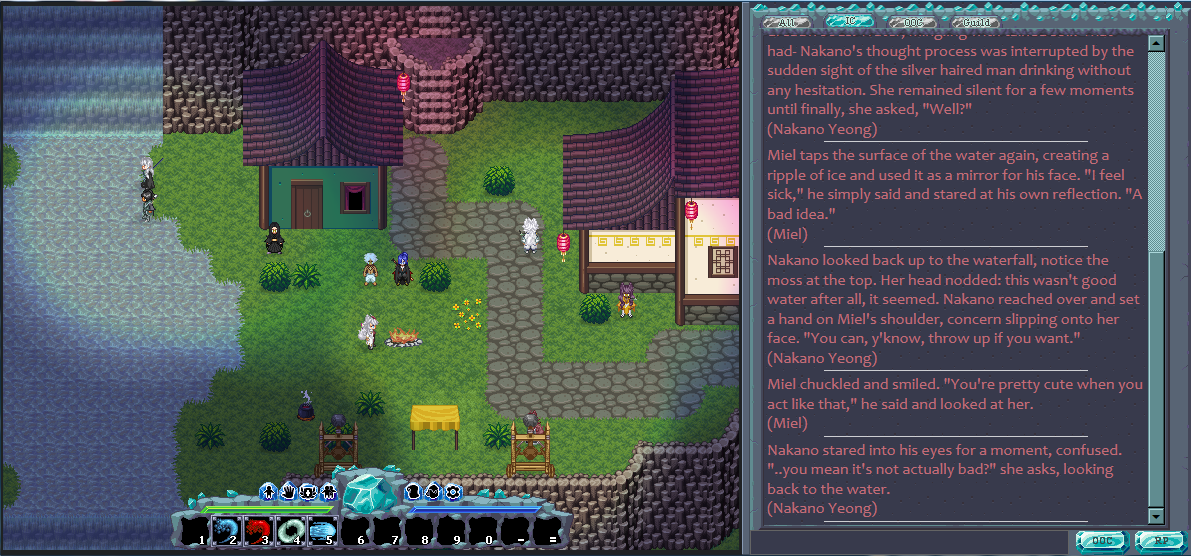This screenshot has height=556, width=1191.
Task: Click the winged emblem icon above the hotbar
Action: coord(307,492)
